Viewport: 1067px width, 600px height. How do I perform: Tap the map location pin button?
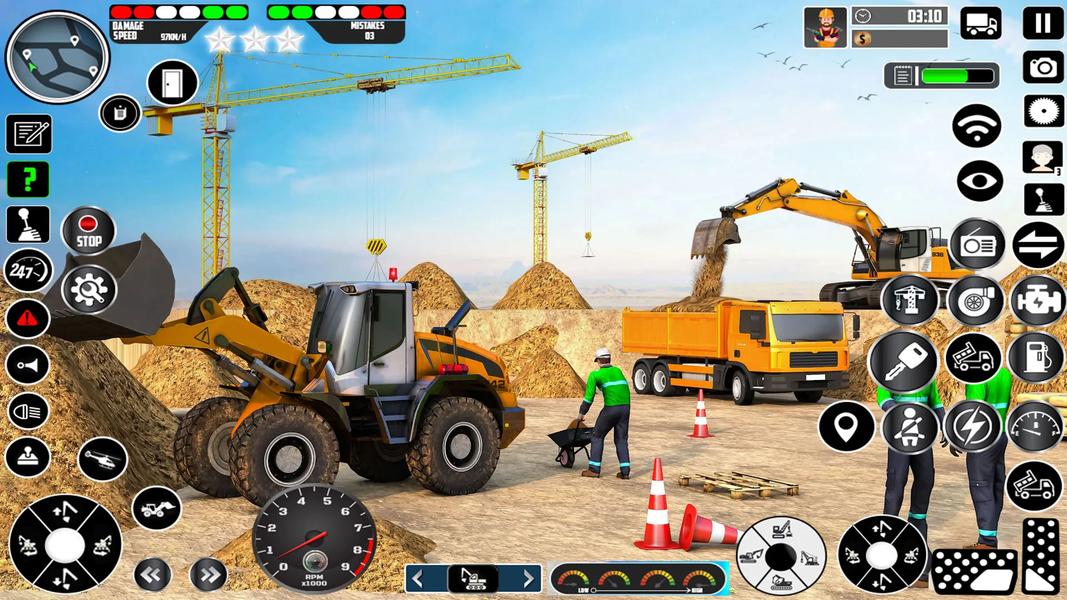click(846, 427)
